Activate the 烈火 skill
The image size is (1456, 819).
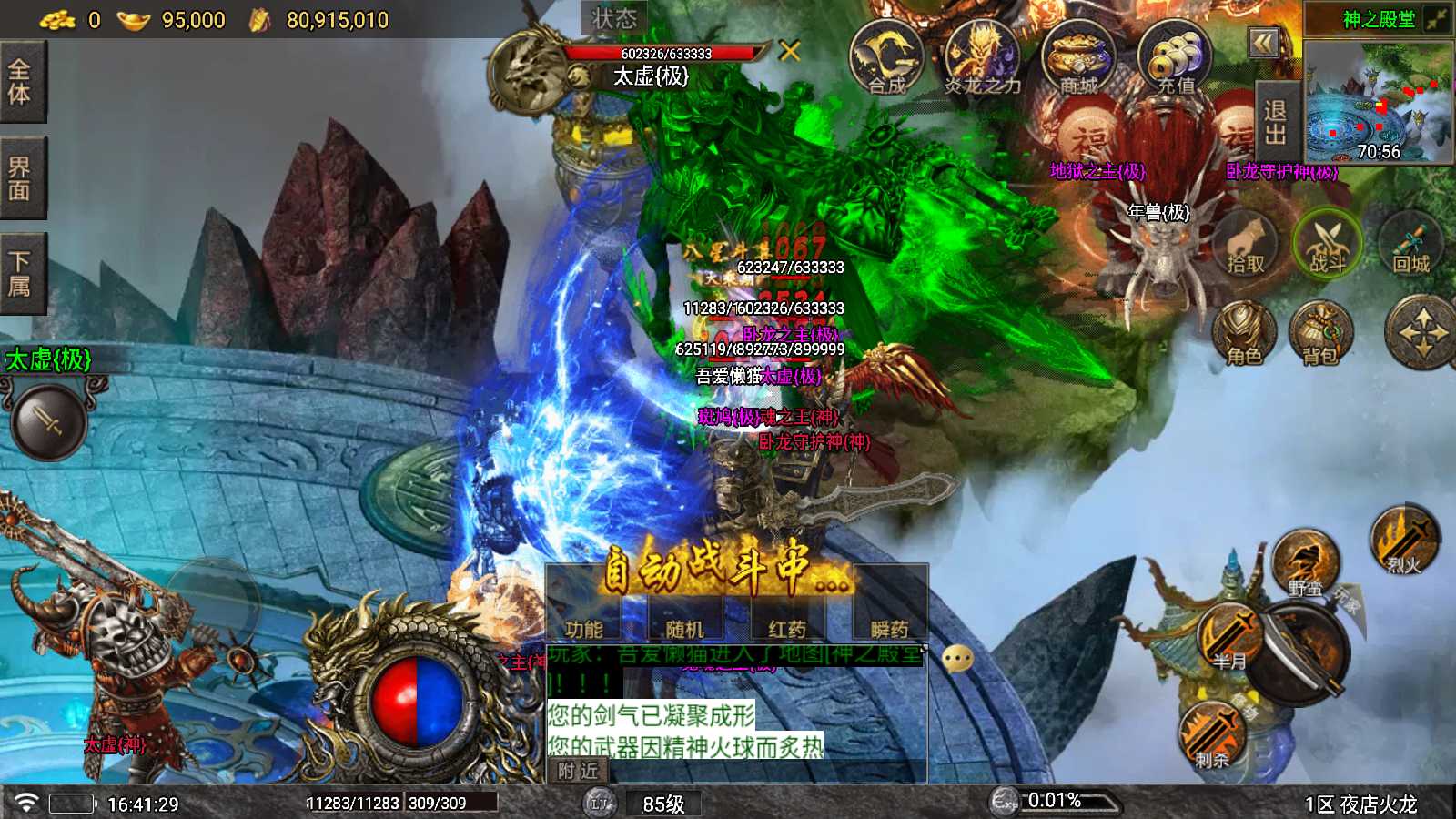tap(1404, 541)
